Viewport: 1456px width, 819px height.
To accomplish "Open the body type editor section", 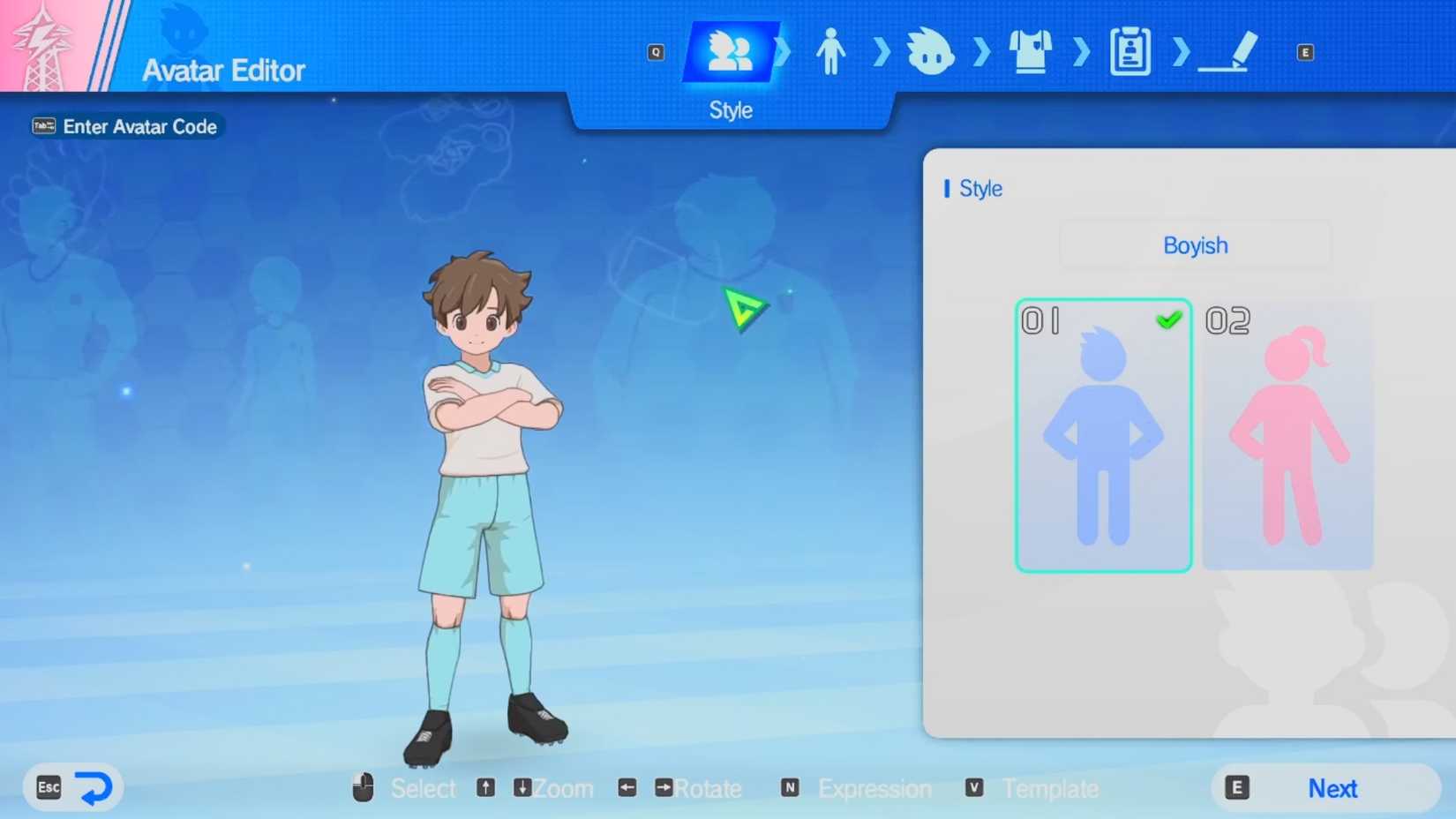I will point(830,53).
